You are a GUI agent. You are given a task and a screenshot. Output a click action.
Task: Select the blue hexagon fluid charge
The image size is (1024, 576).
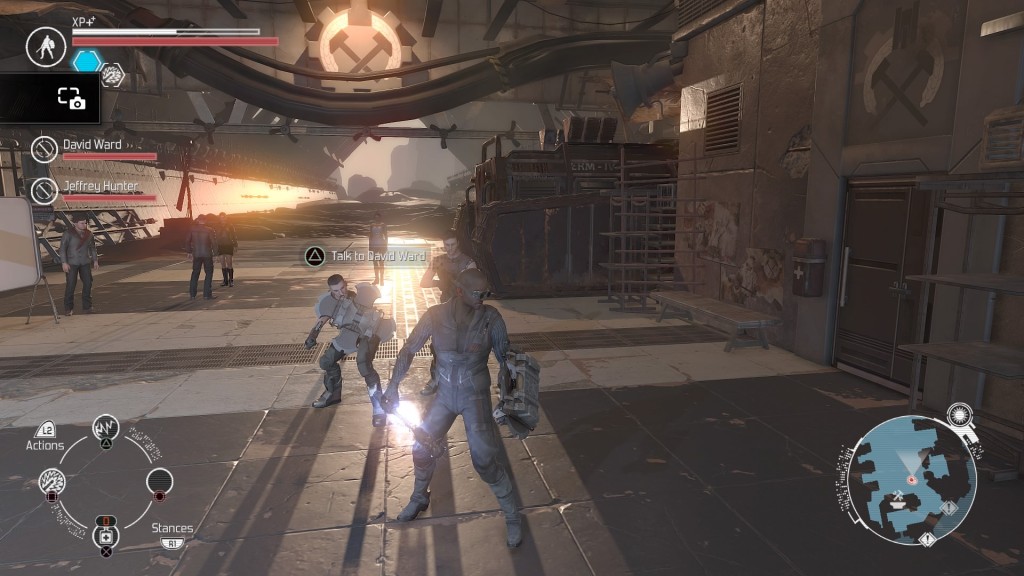tap(86, 61)
